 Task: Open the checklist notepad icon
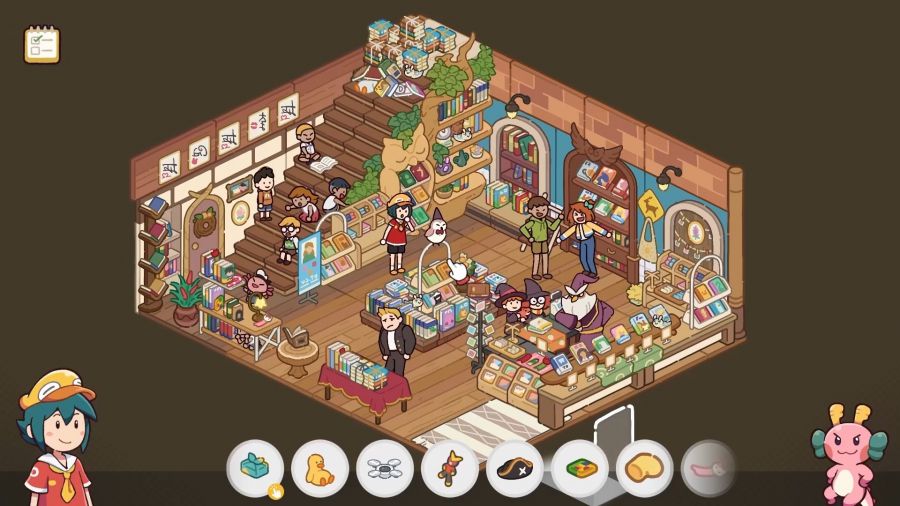click(x=42, y=45)
